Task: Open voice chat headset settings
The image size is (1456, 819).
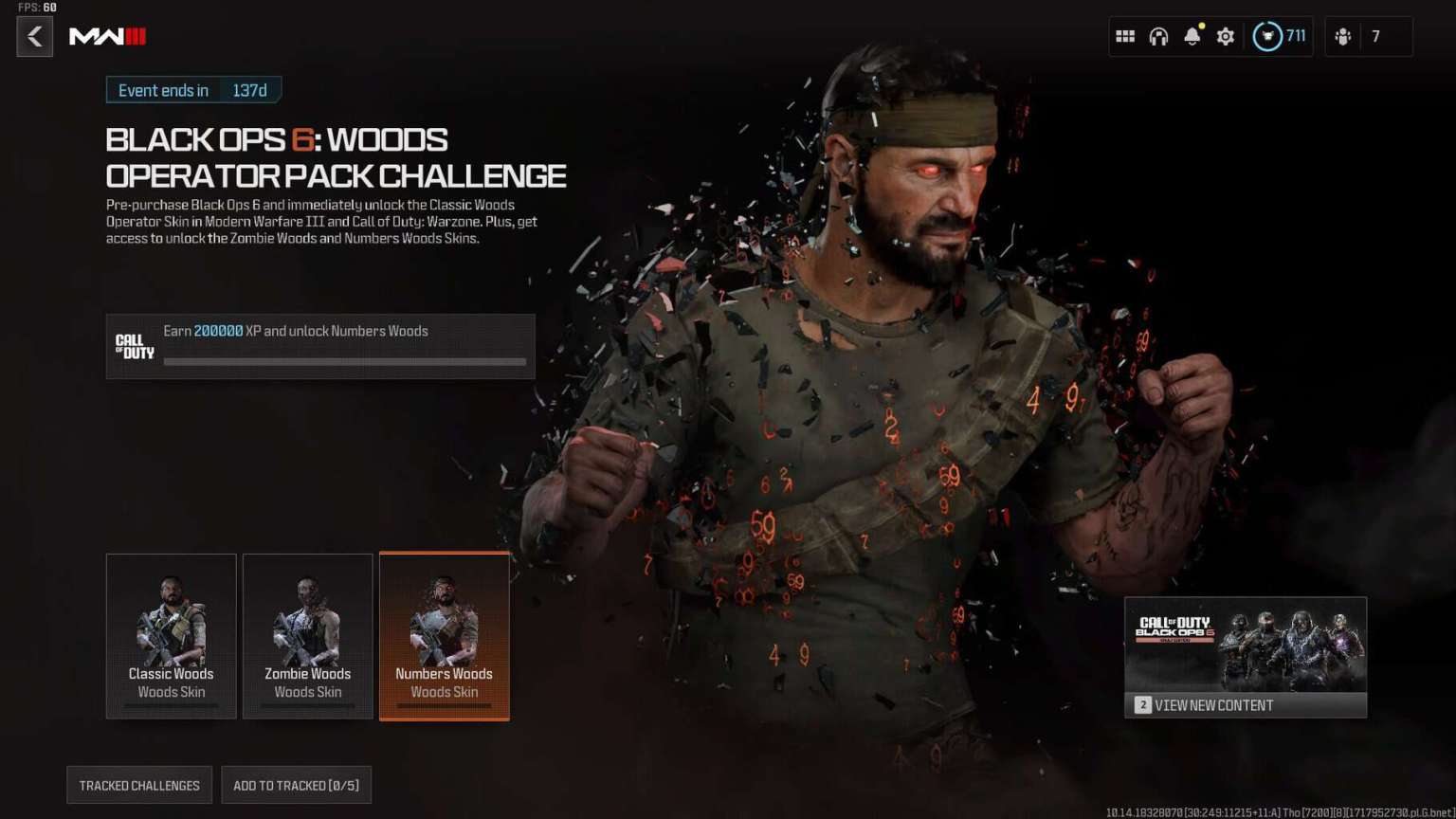Action: coord(1158,36)
